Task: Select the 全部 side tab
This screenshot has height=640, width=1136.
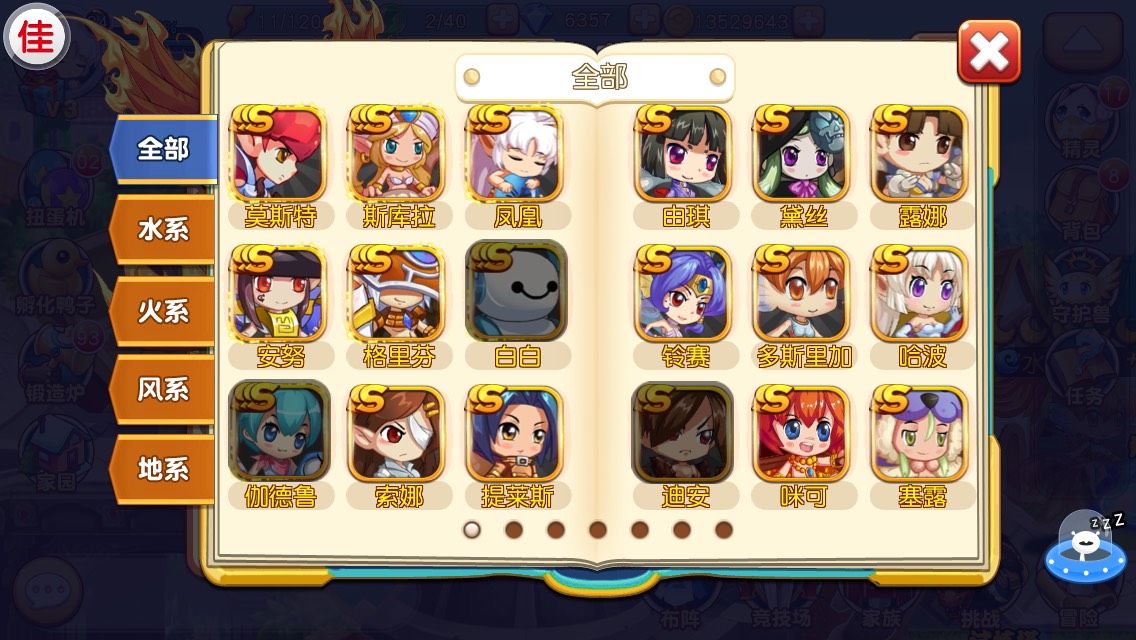Action: [x=162, y=150]
